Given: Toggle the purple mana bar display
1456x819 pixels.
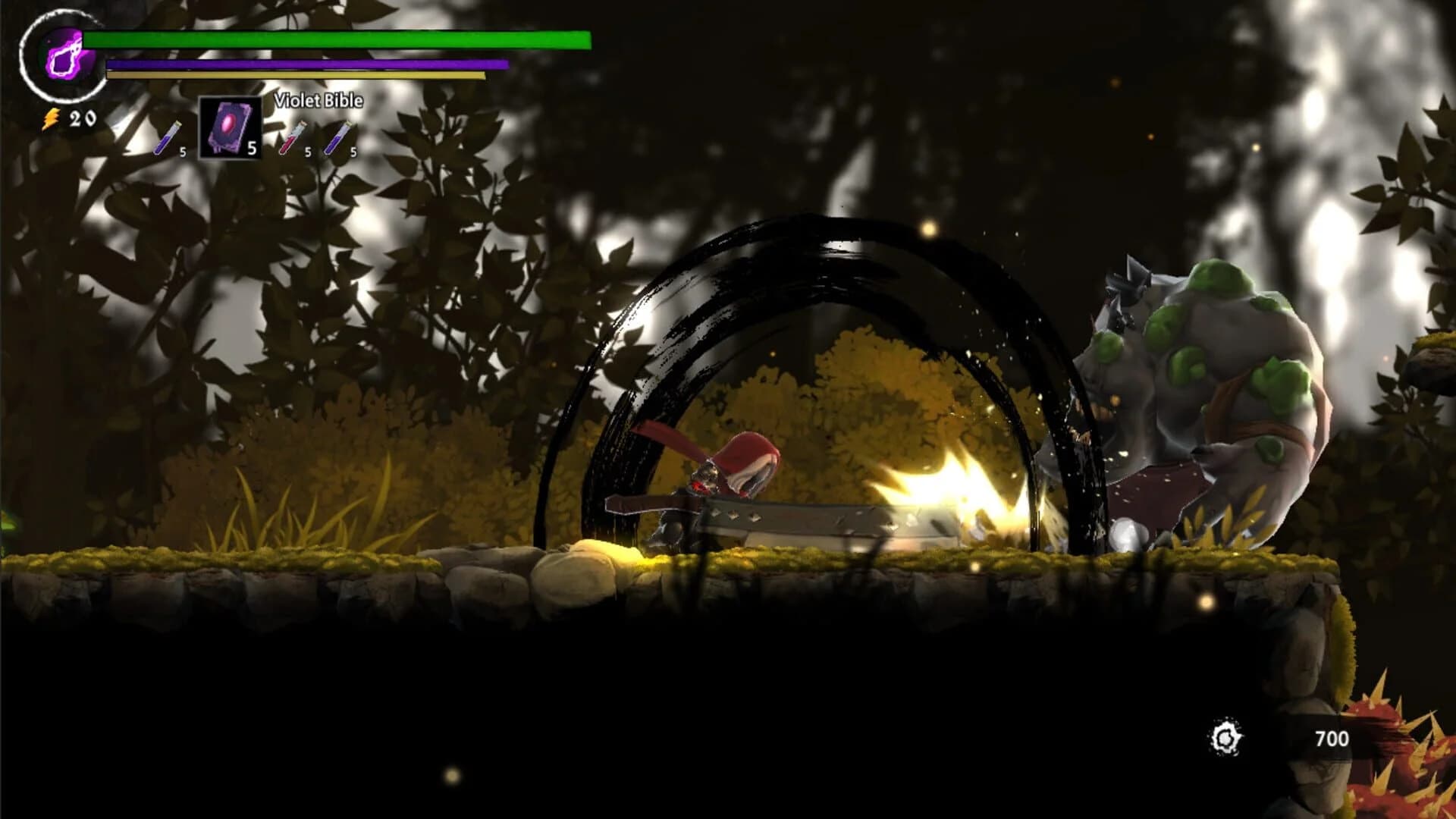Looking at the screenshot, I should click(303, 64).
